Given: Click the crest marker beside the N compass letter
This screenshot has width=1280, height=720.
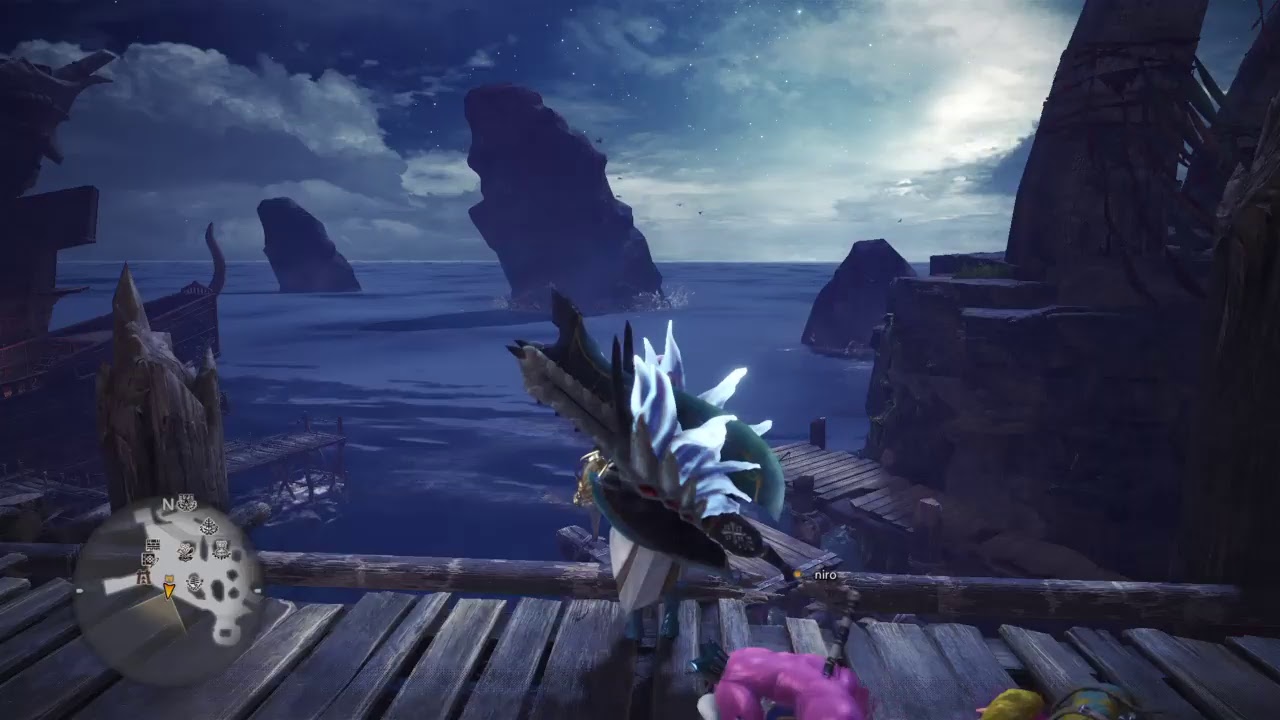Looking at the screenshot, I should (186, 504).
